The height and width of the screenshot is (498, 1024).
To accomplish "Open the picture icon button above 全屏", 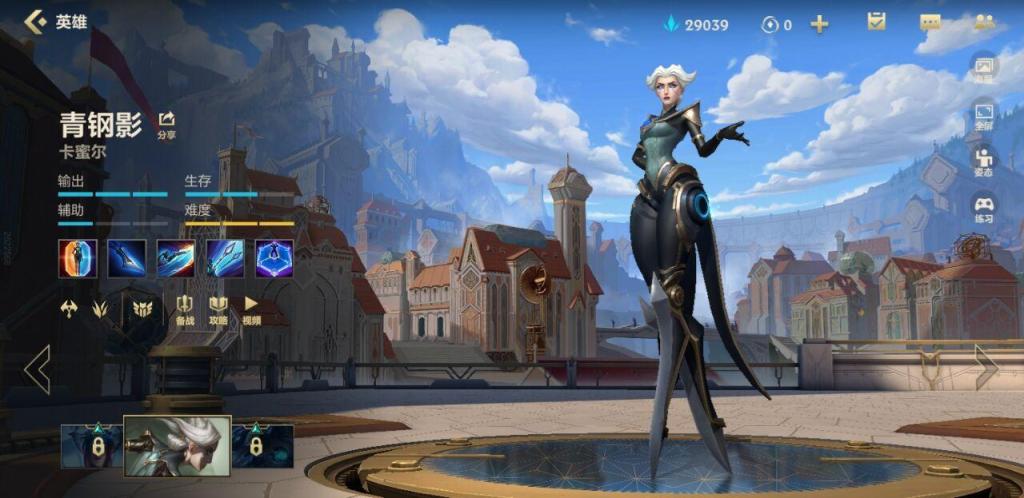I will pyautogui.click(x=984, y=68).
